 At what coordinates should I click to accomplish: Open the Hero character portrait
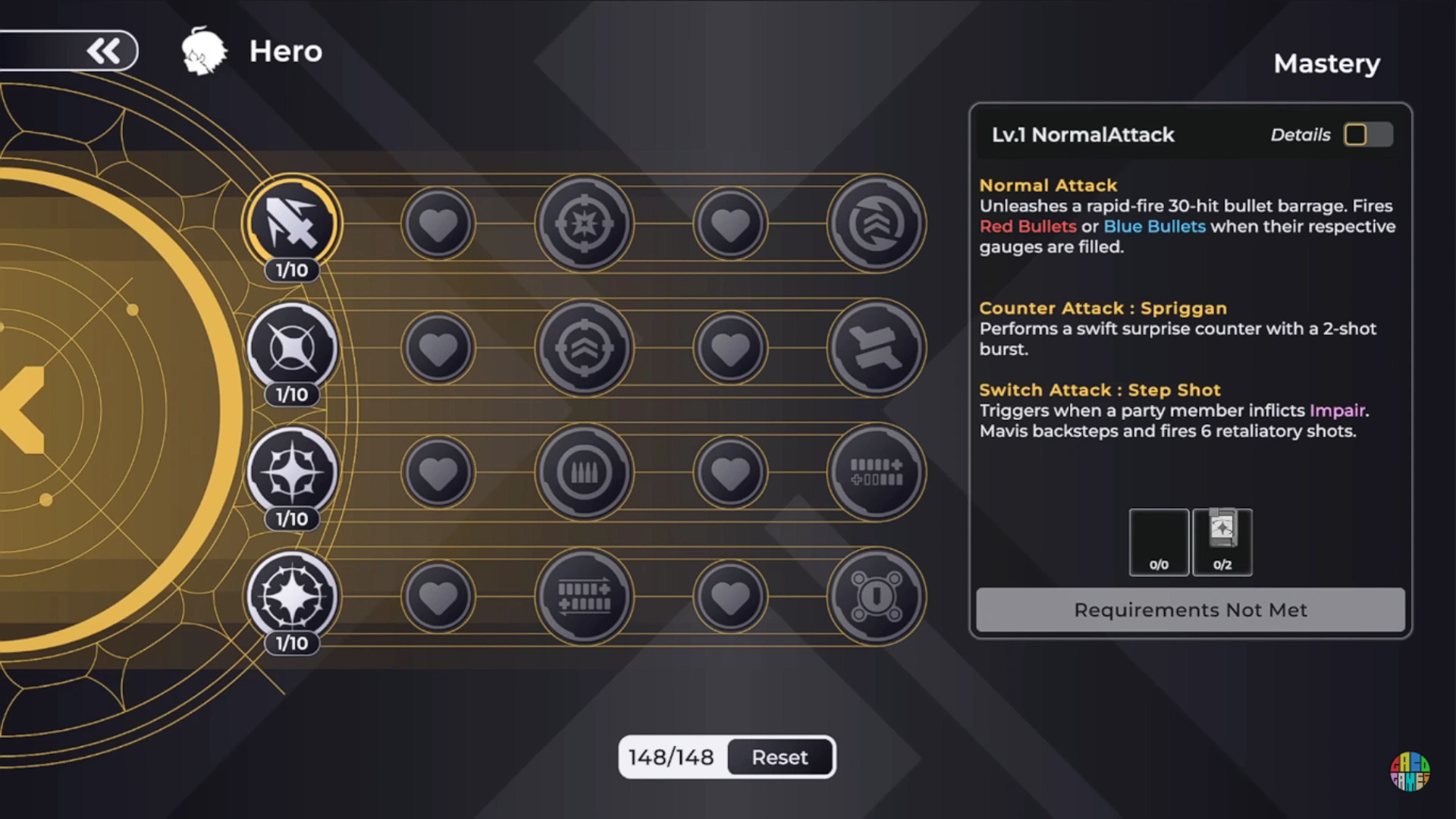click(x=204, y=52)
